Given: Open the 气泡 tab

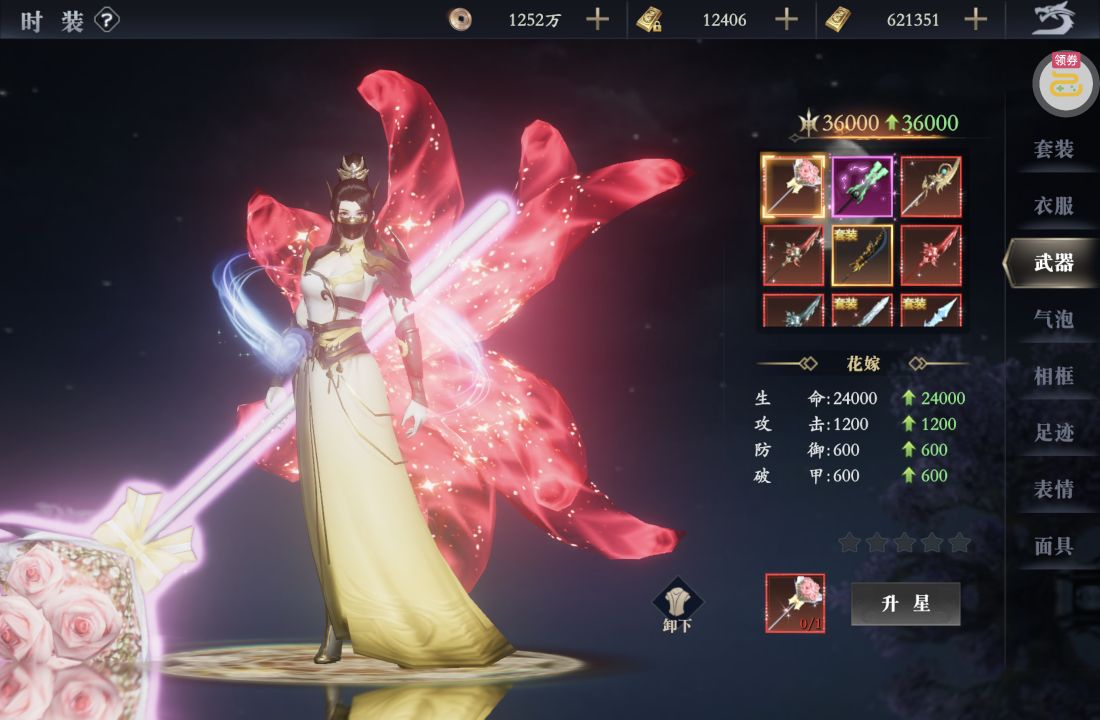Looking at the screenshot, I should click(1053, 319).
